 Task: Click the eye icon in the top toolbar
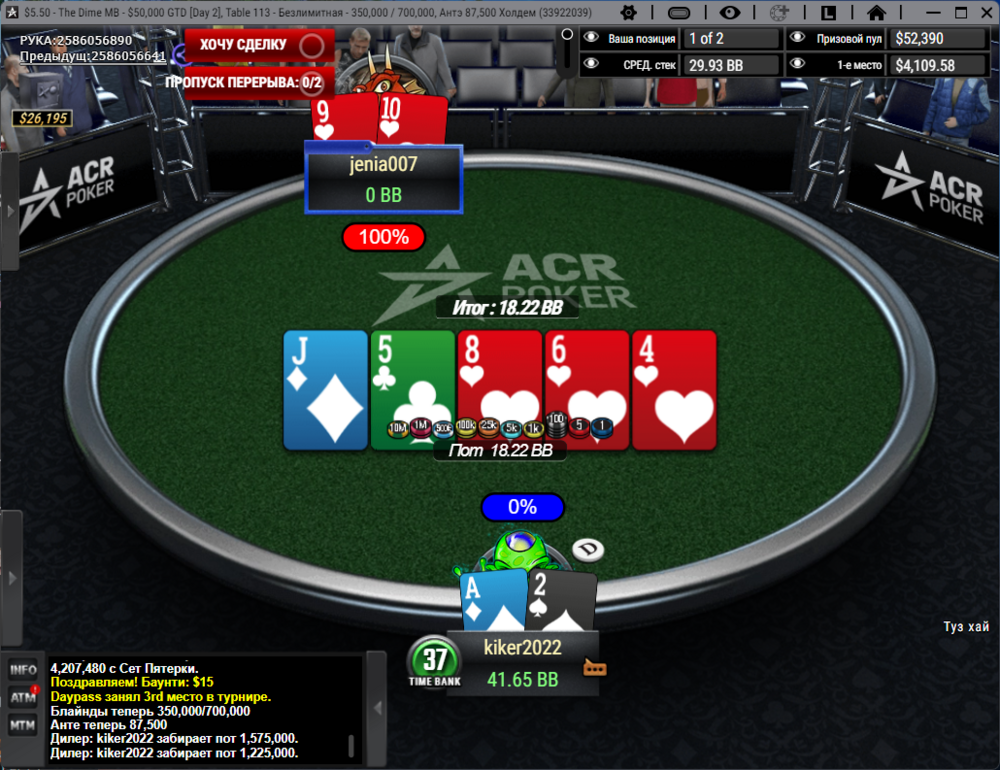click(x=729, y=13)
